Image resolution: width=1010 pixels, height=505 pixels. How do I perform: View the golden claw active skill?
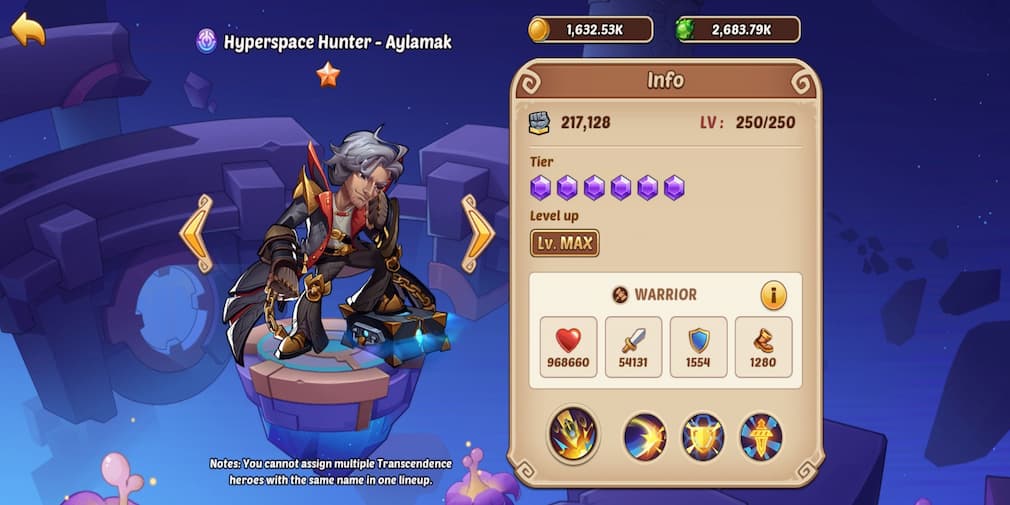click(x=573, y=435)
